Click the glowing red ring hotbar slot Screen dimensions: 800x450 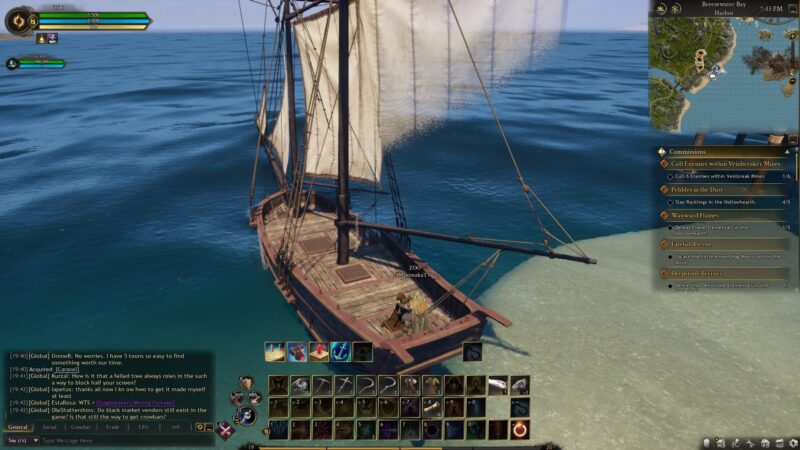tap(520, 429)
